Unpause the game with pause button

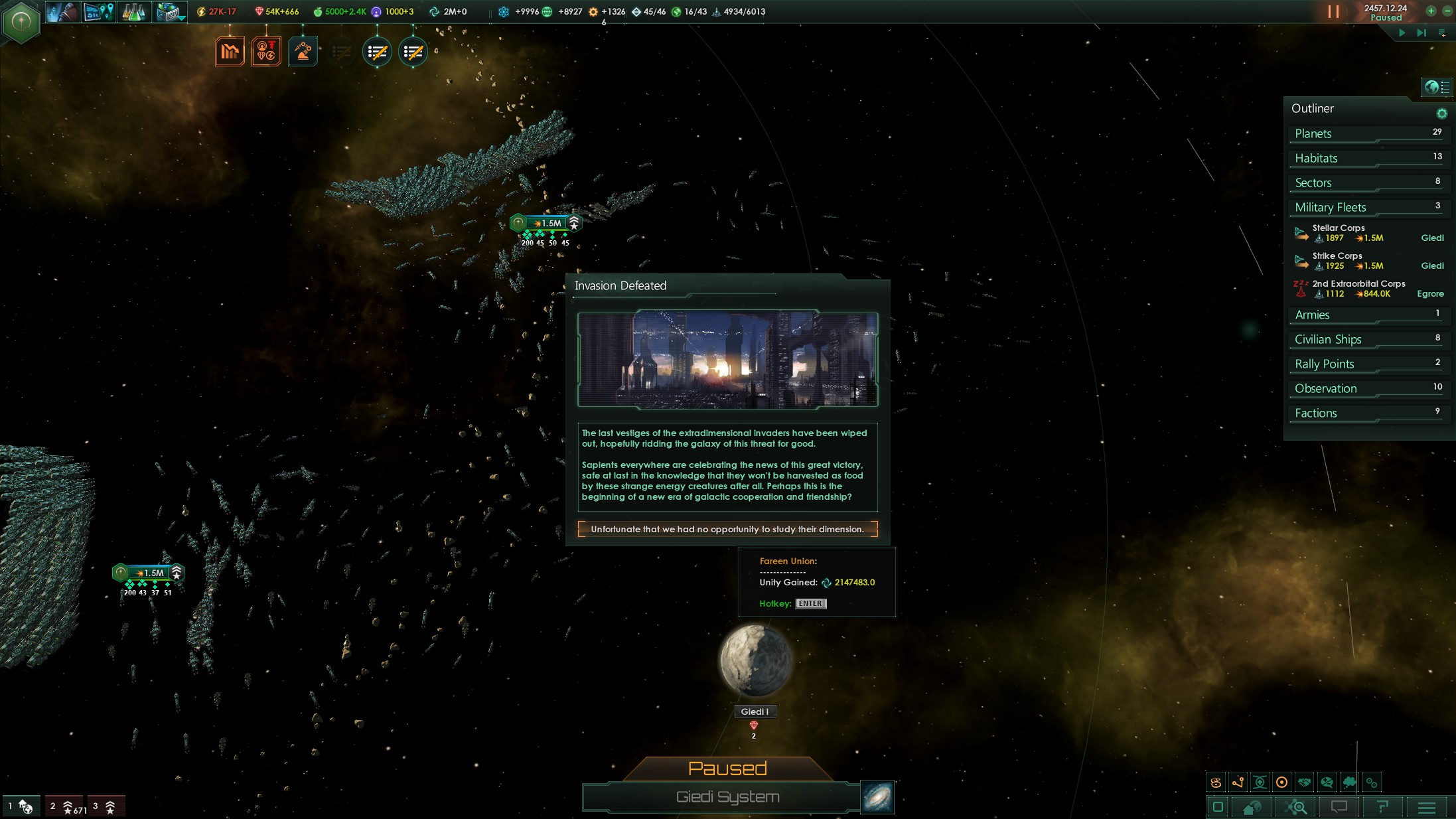1333,12
